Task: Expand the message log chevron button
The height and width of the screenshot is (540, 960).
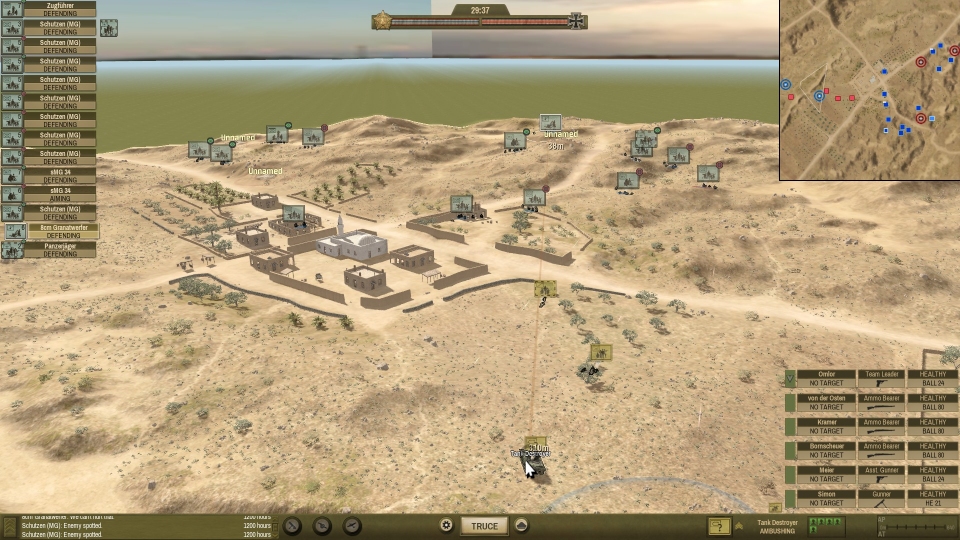Action: (10, 526)
